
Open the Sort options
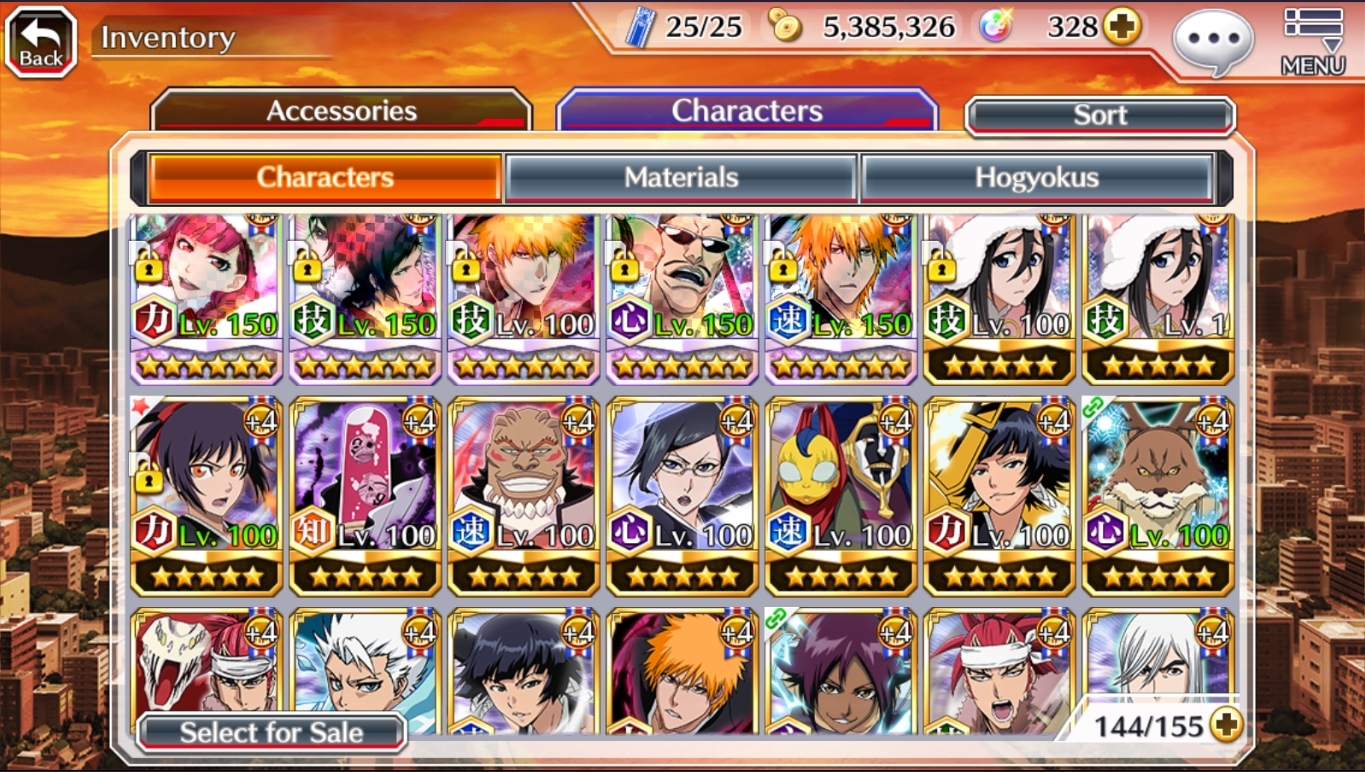point(1100,116)
